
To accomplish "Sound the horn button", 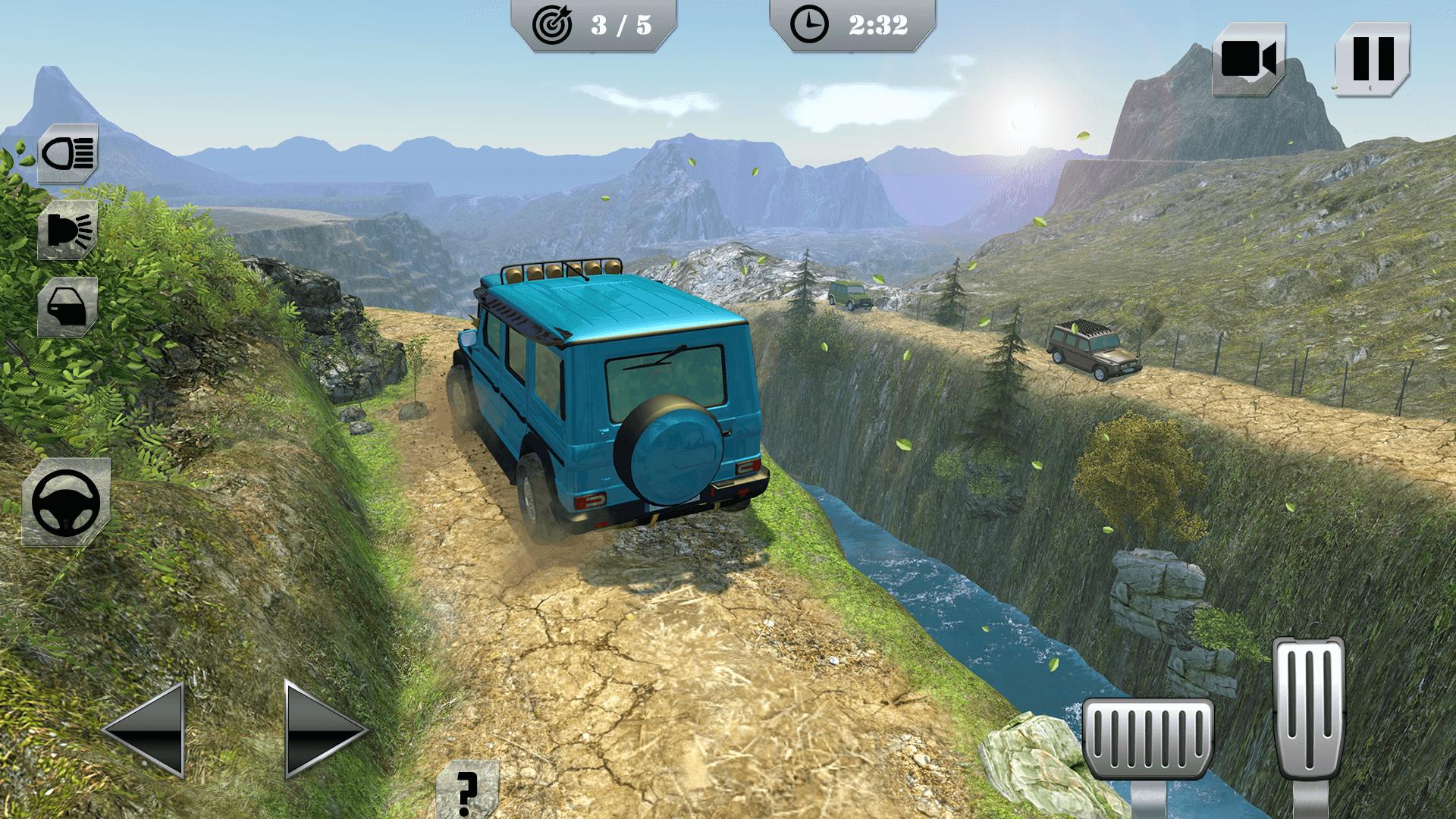I will click(x=68, y=230).
